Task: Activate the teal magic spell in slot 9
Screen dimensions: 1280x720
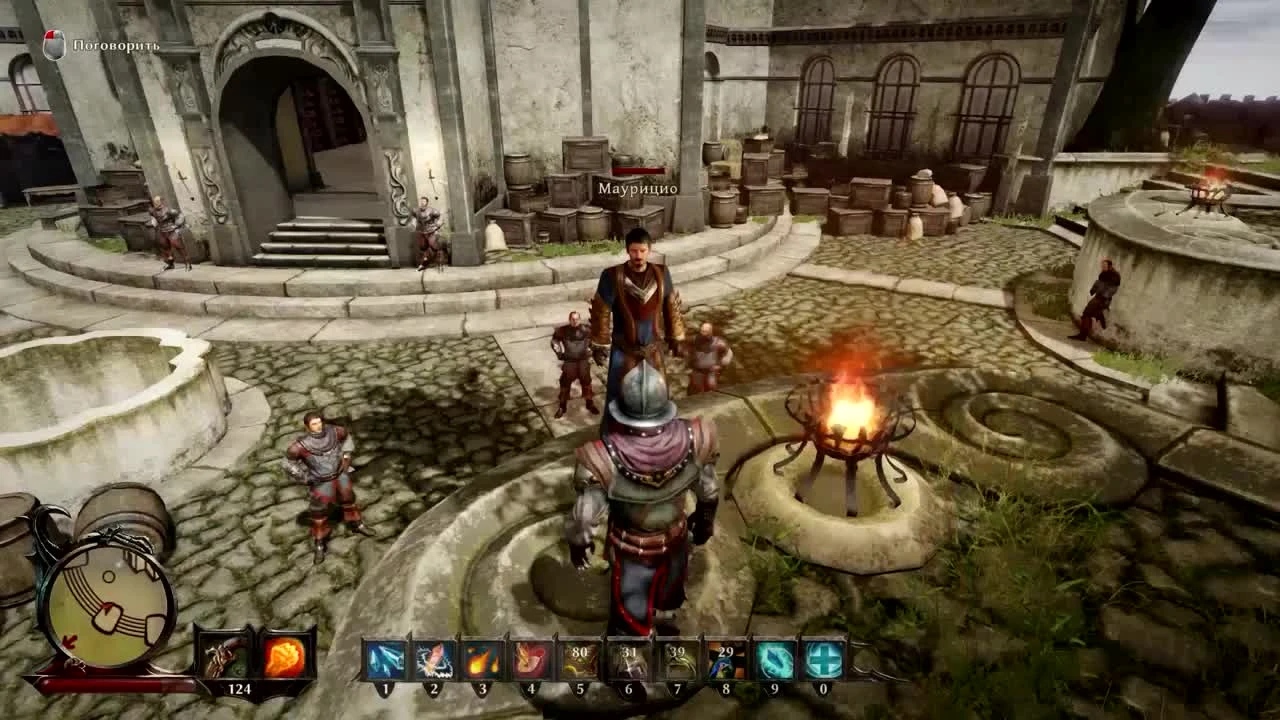Action: pyautogui.click(x=775, y=660)
